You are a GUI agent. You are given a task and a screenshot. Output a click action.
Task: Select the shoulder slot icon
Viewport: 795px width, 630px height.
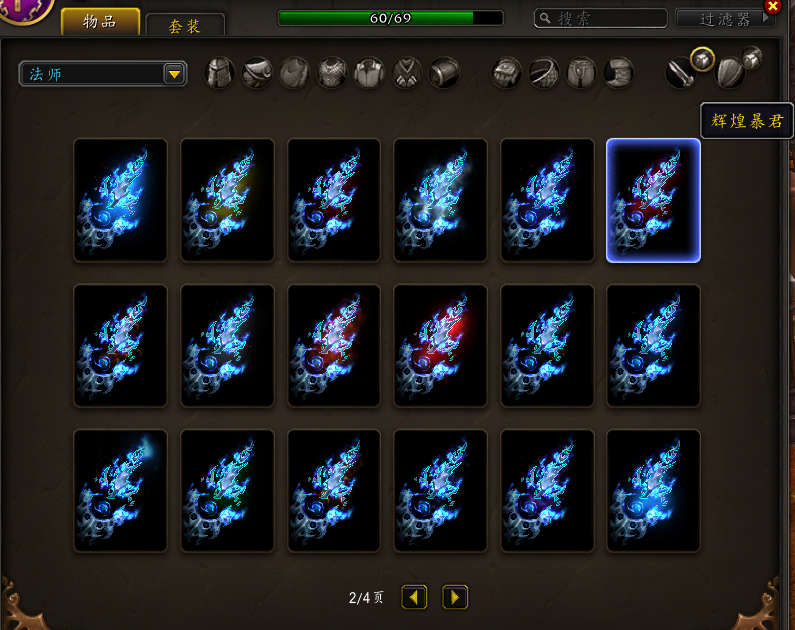point(257,73)
